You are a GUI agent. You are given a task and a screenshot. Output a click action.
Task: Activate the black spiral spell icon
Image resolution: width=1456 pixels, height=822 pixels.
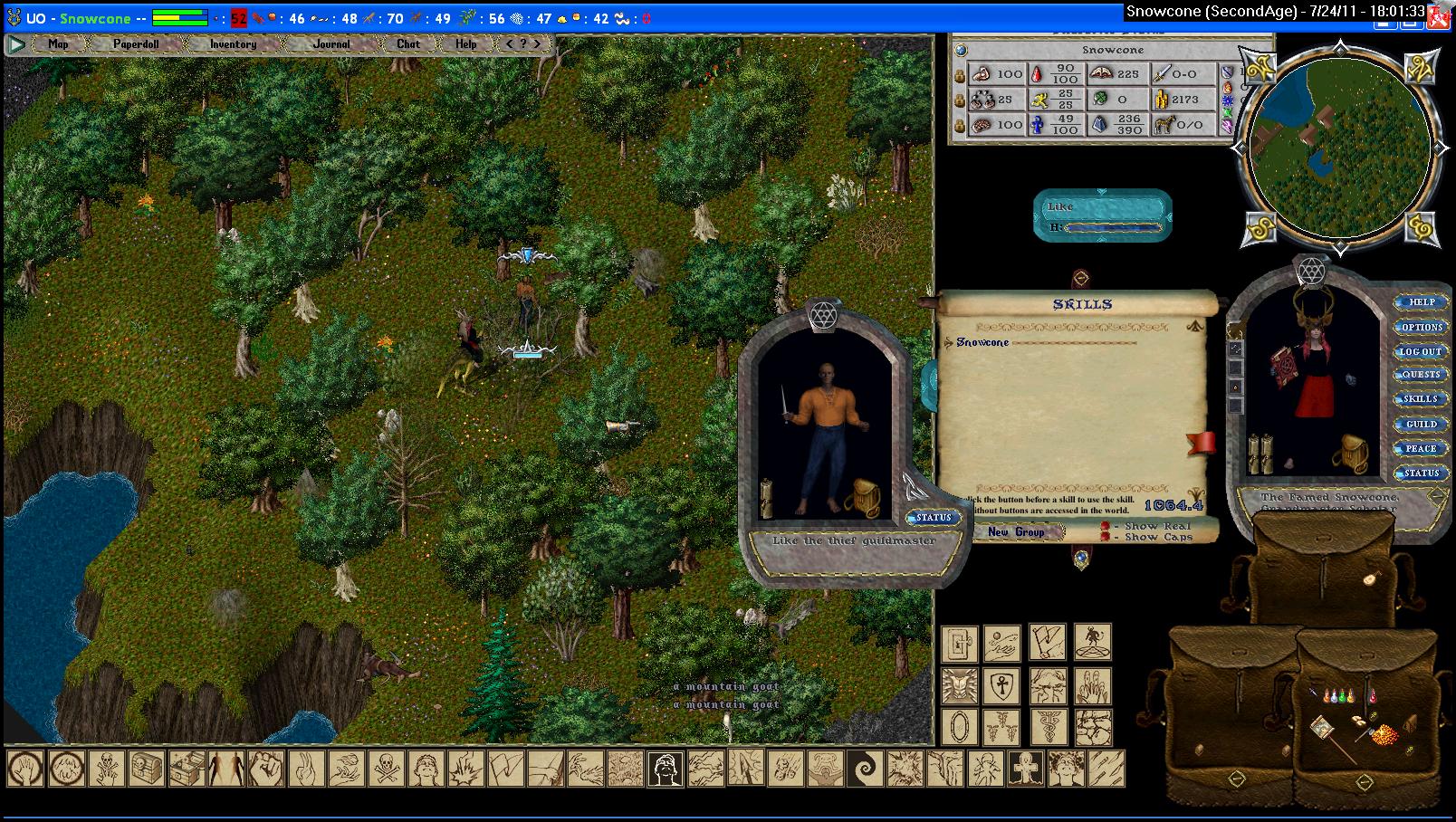[x=865, y=769]
